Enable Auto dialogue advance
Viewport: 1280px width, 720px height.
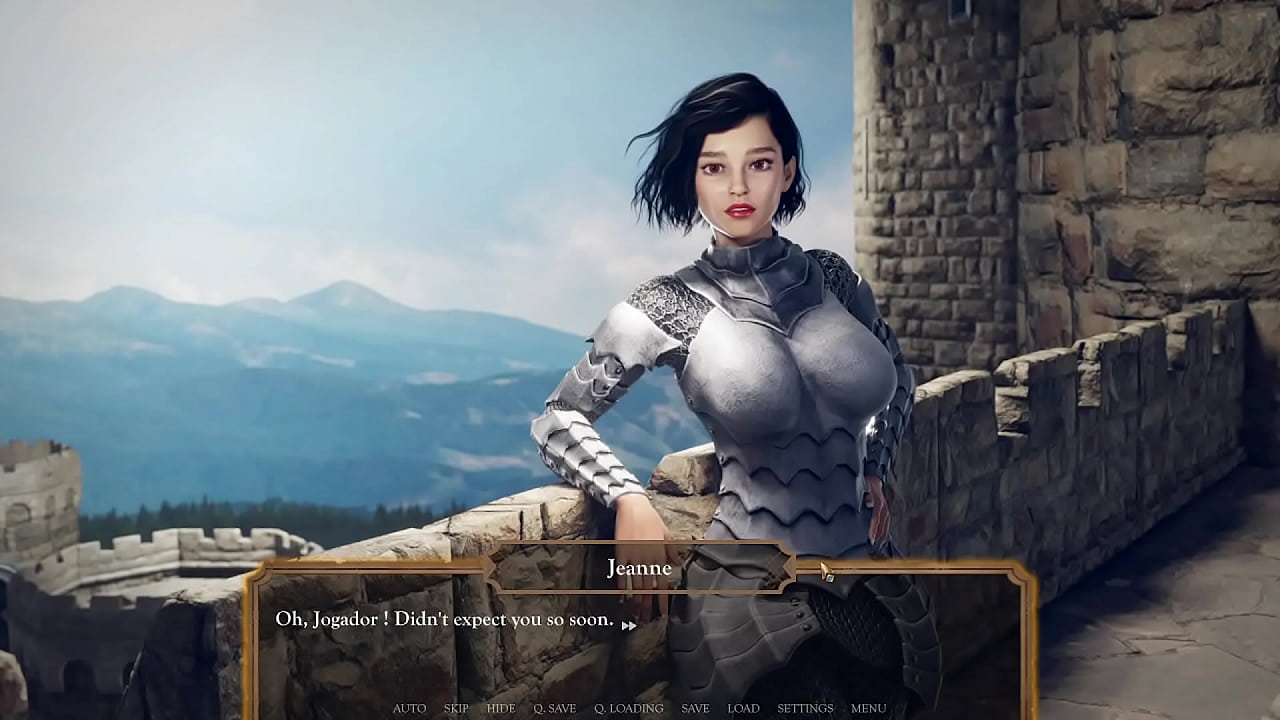[409, 708]
